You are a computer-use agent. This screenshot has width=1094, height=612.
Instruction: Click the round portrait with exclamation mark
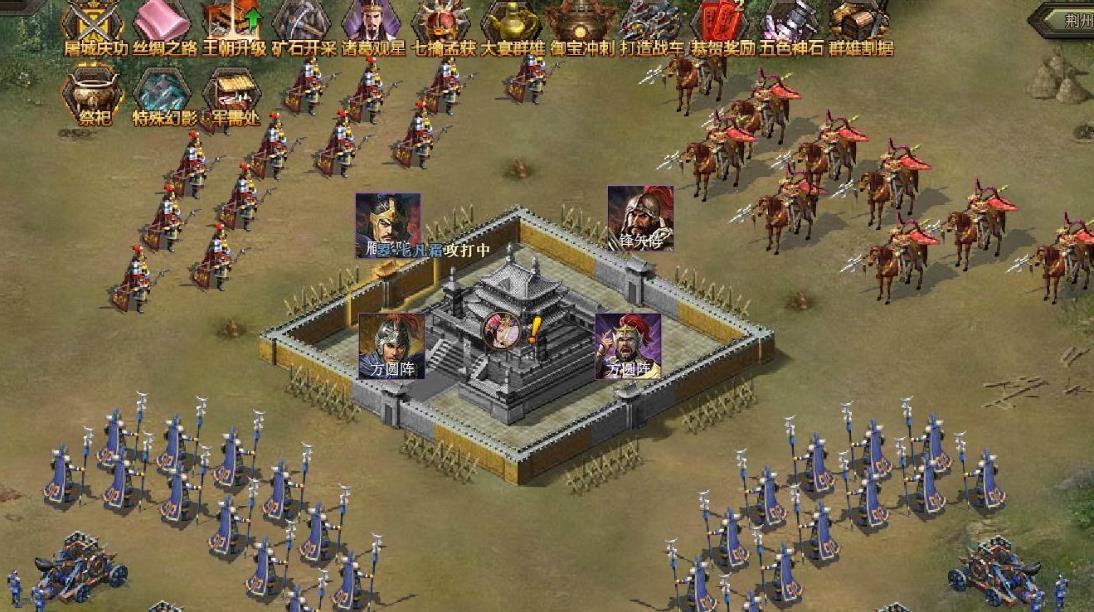pos(503,331)
